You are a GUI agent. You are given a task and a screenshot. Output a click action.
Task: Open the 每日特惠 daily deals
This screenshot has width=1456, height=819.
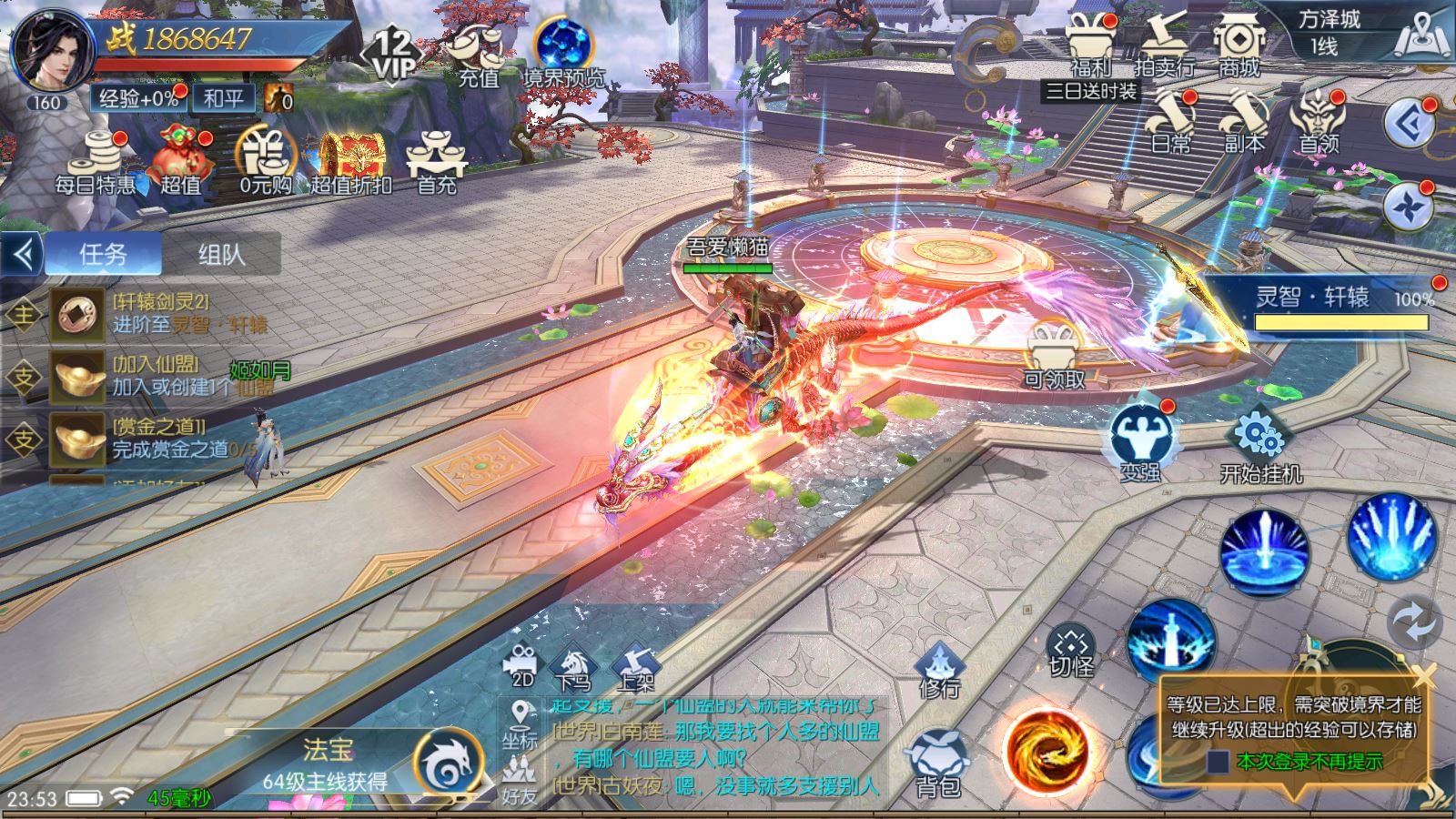point(95,164)
